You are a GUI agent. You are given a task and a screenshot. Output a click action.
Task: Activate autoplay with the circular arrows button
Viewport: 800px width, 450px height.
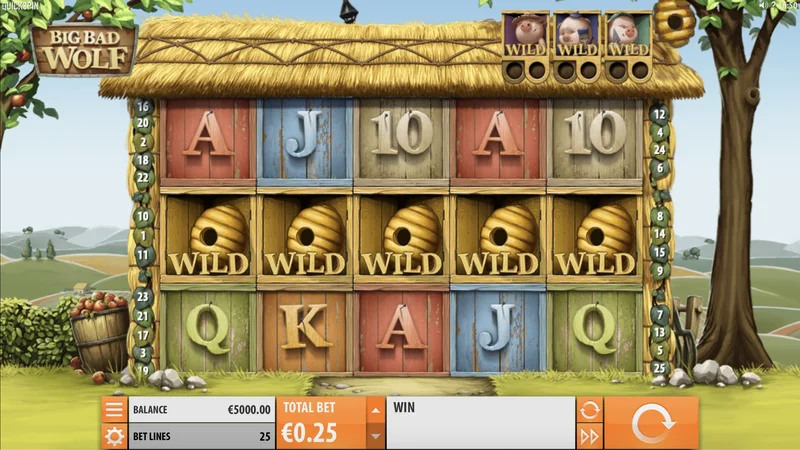589,409
